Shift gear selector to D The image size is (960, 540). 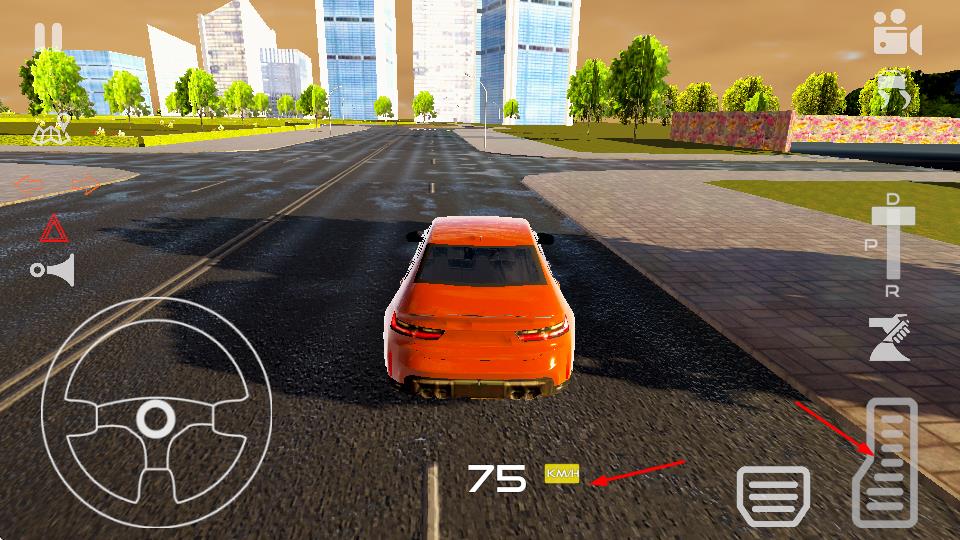(x=893, y=201)
